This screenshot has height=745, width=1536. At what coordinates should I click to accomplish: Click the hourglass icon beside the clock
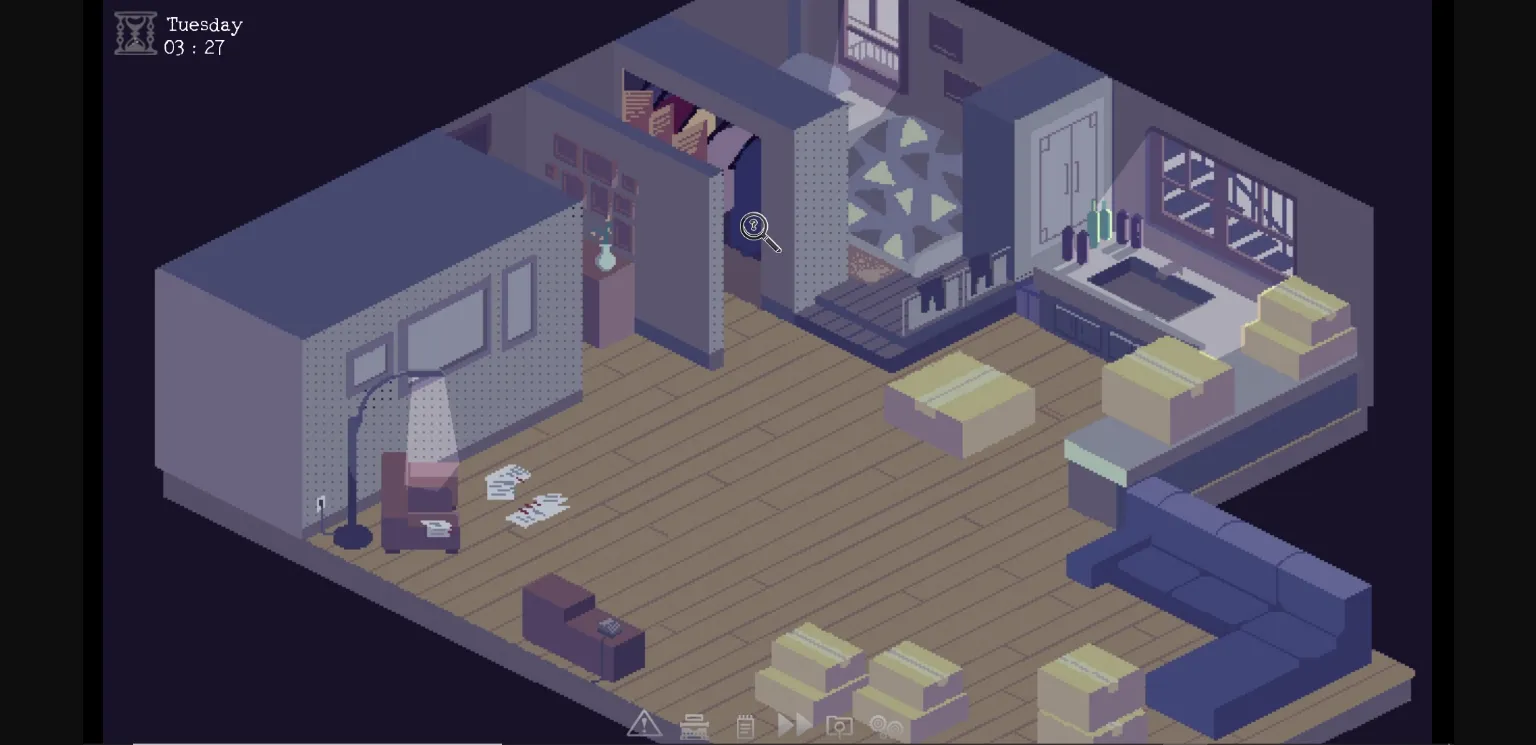134,31
